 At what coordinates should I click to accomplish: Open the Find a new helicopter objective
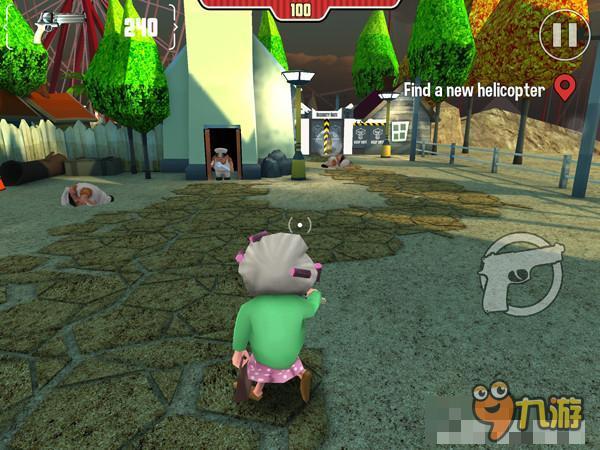(x=474, y=90)
